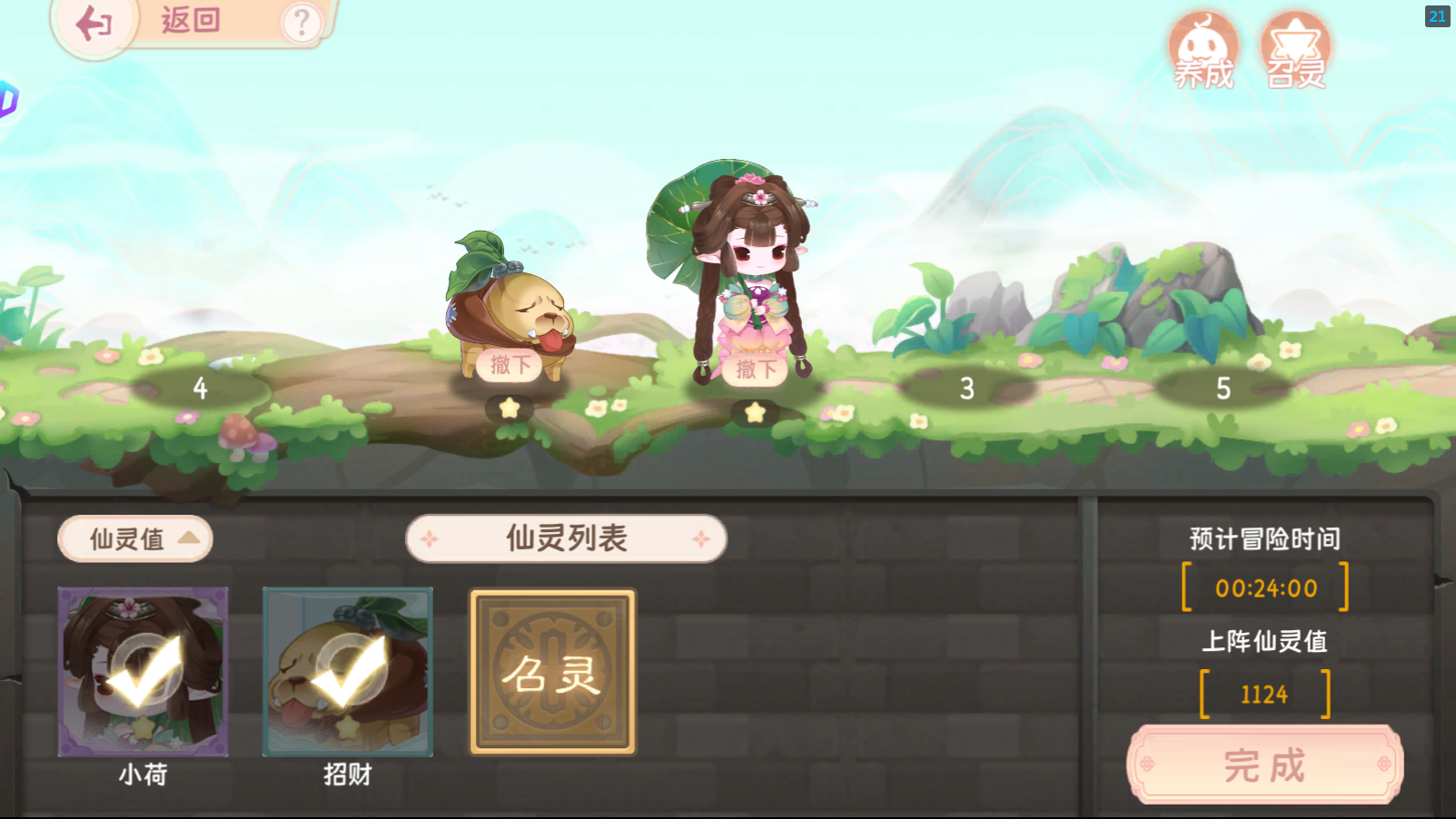Click the 00:24:00 adventure time field

tap(1264, 587)
